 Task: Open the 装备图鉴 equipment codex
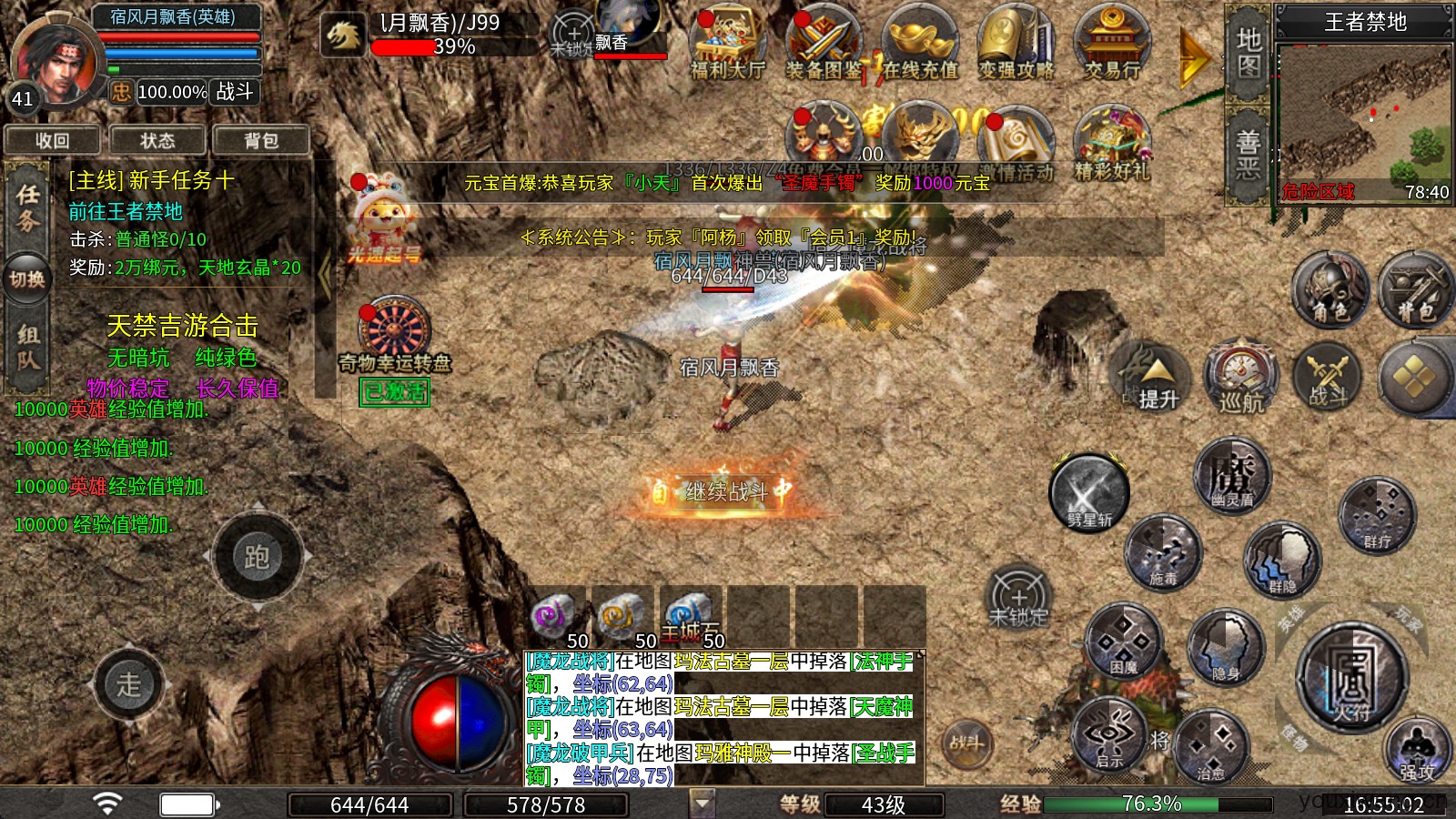pos(824,45)
